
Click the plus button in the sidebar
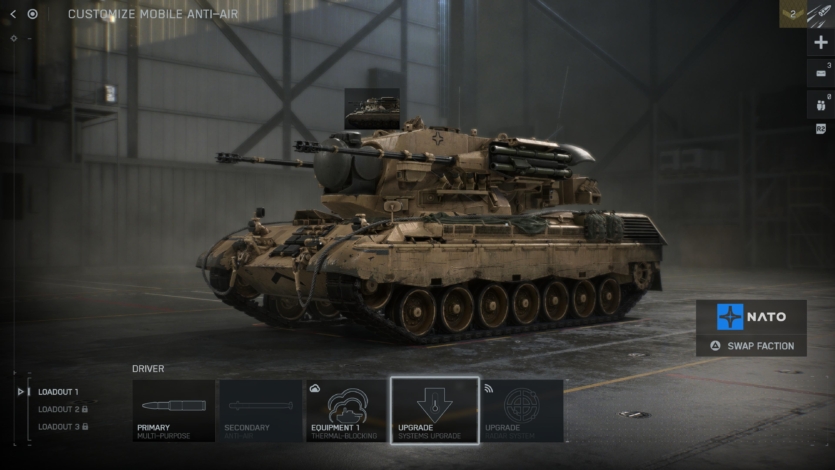[821, 42]
